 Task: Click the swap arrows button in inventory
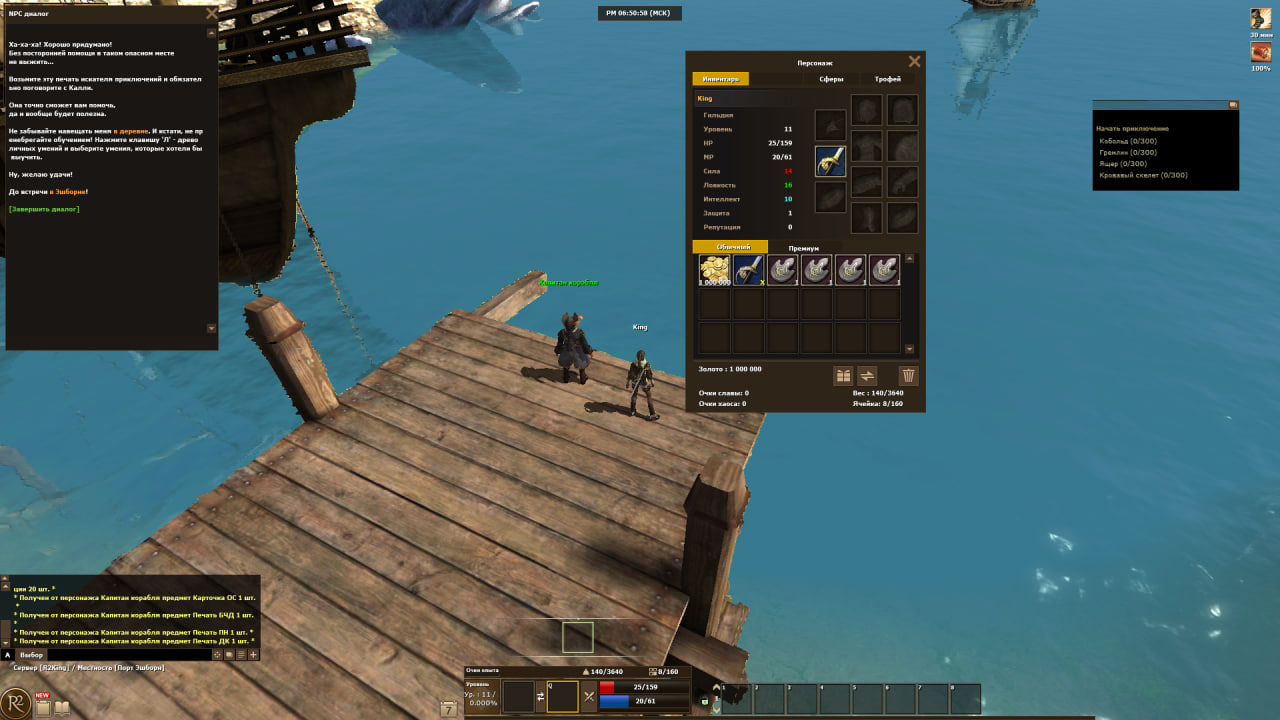868,376
